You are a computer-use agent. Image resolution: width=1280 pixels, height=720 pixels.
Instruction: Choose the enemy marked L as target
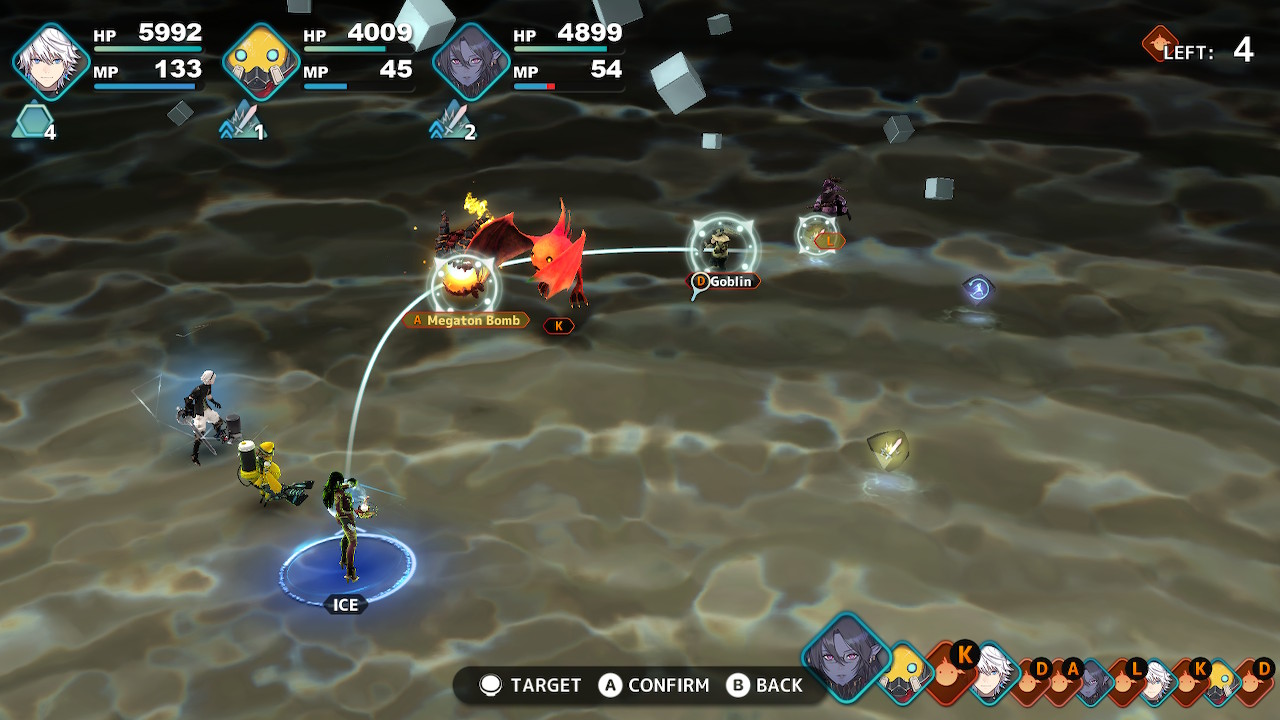click(818, 235)
